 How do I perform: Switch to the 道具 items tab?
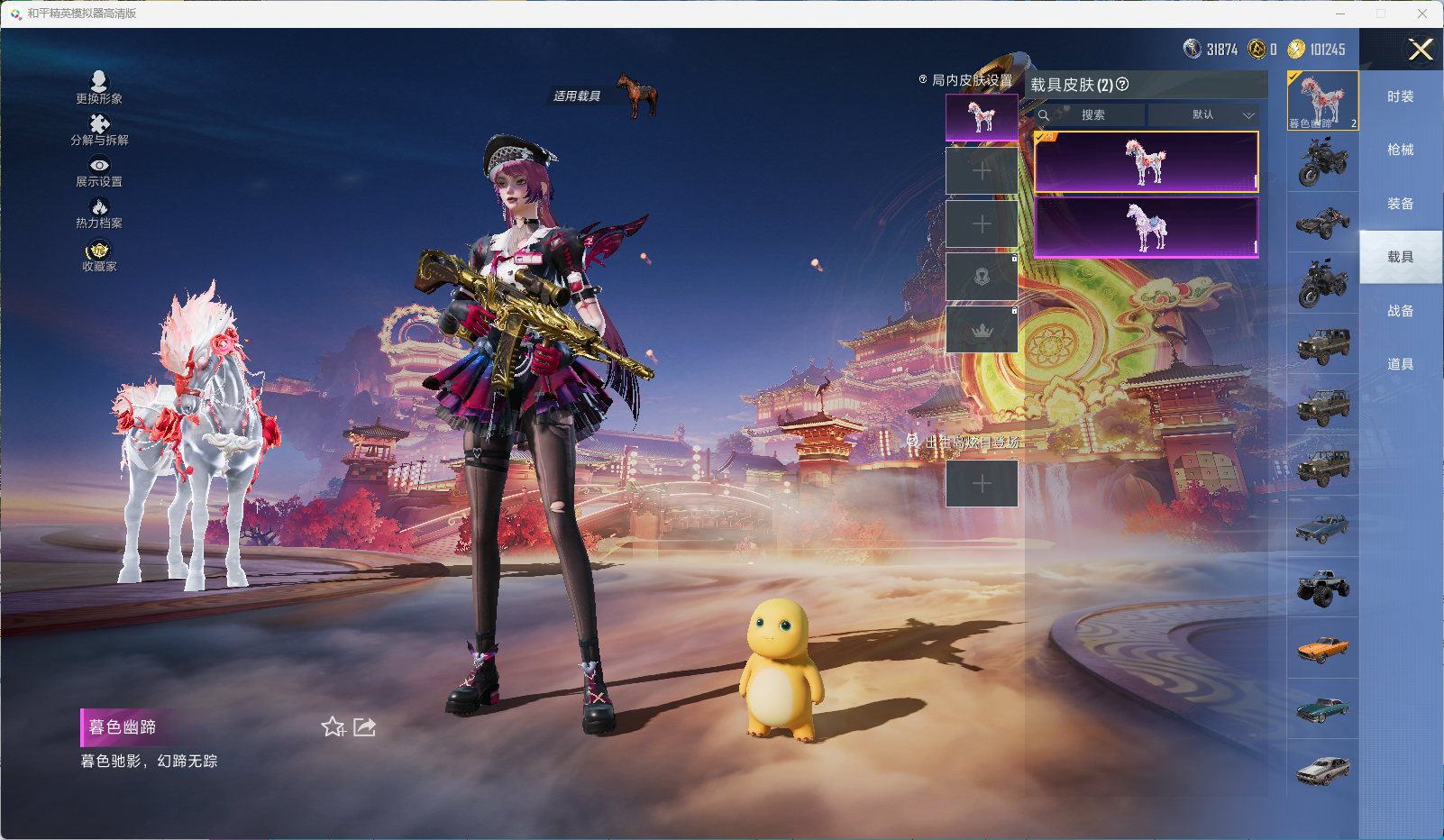click(1400, 364)
